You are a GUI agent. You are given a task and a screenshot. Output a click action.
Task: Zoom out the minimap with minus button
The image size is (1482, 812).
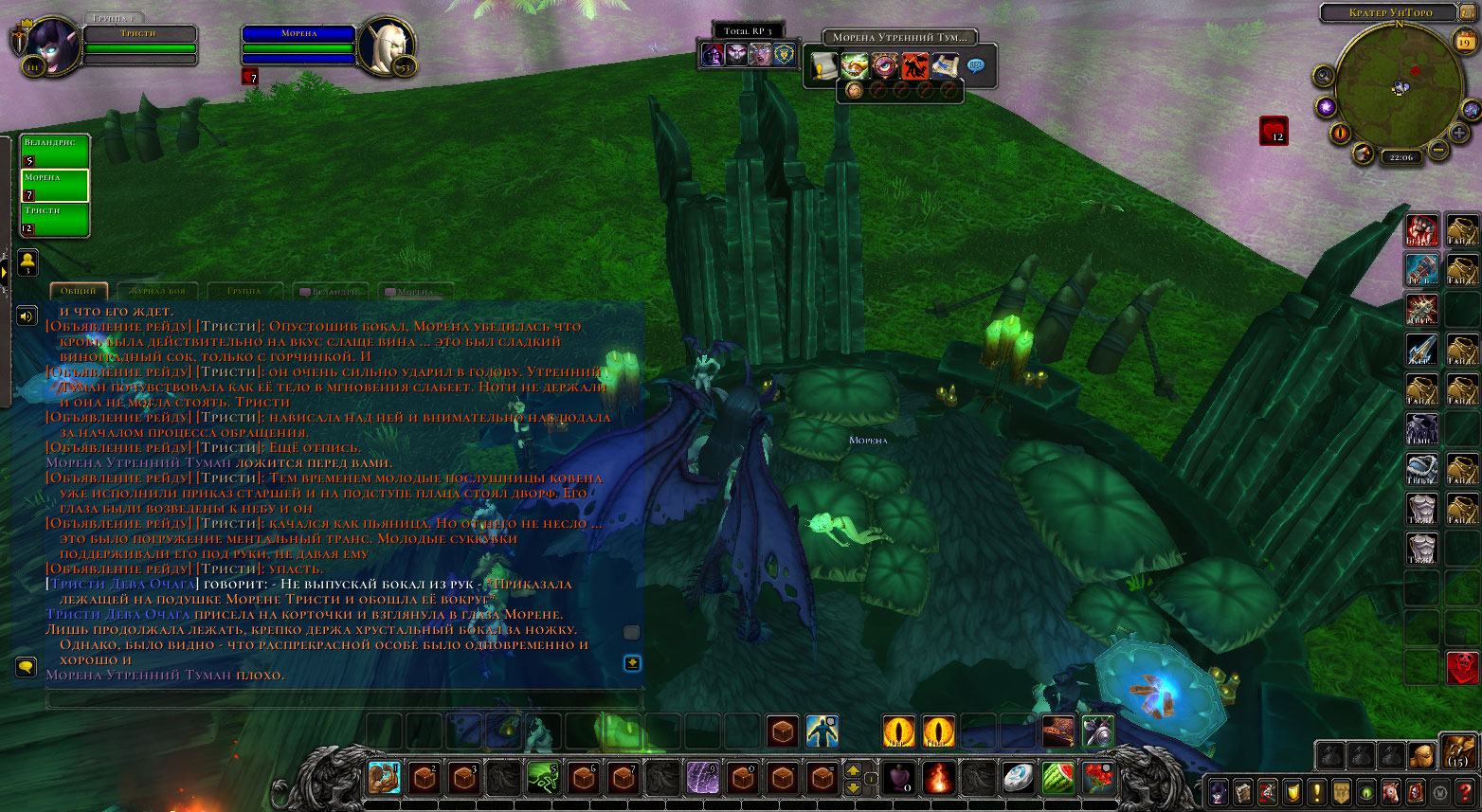(x=1437, y=150)
